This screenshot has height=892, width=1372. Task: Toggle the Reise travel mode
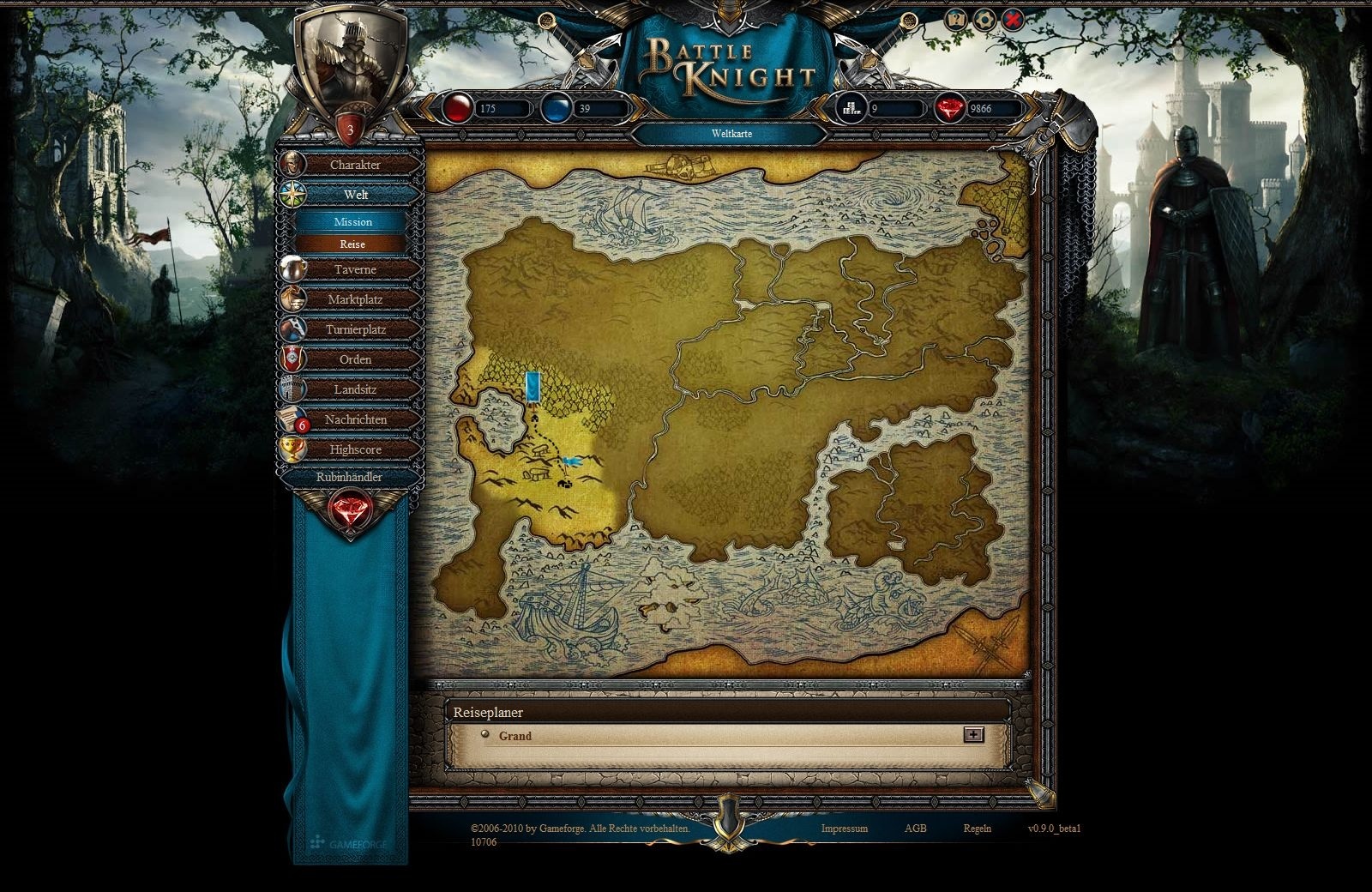pos(353,244)
